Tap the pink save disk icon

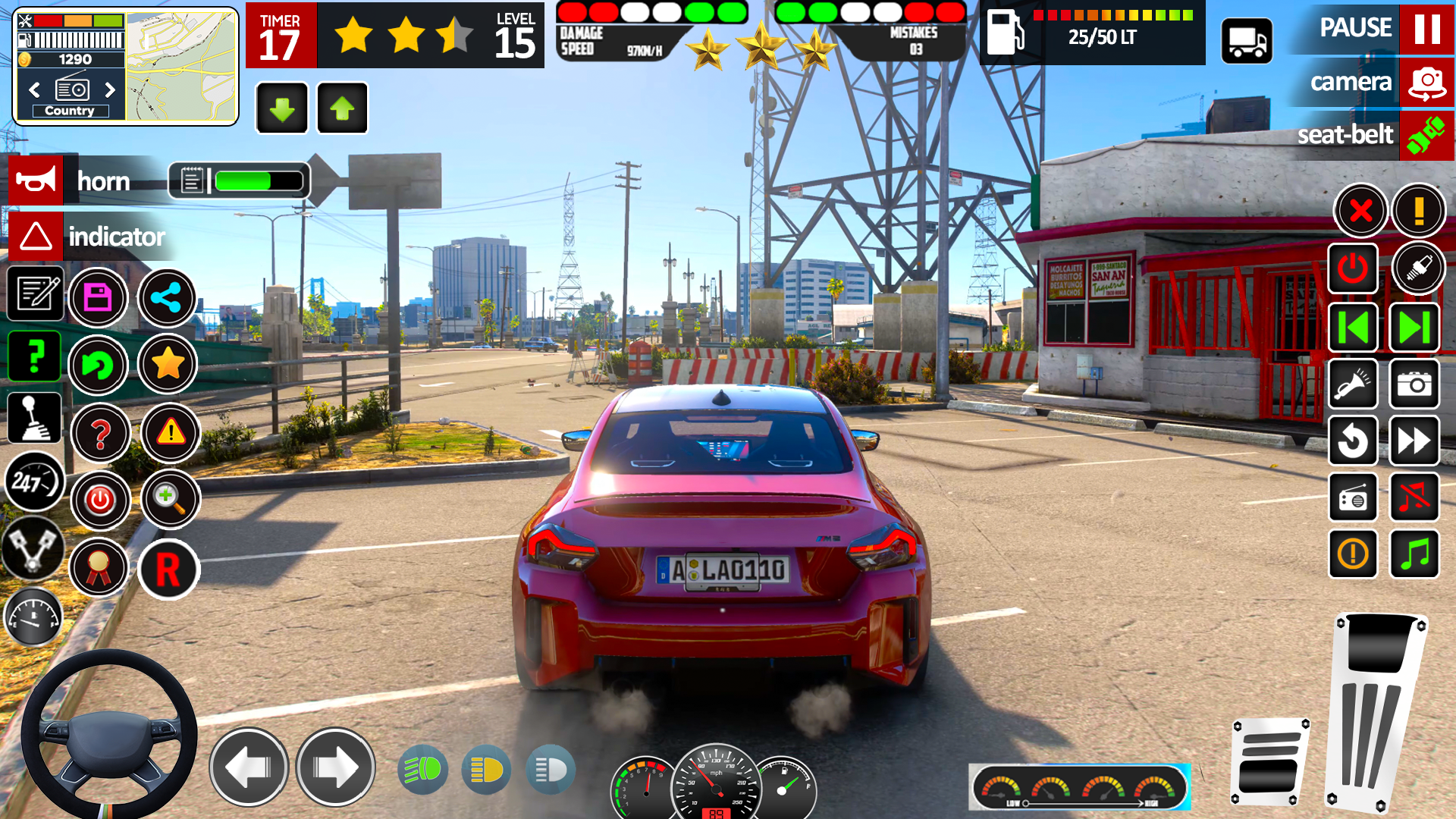[x=98, y=297]
